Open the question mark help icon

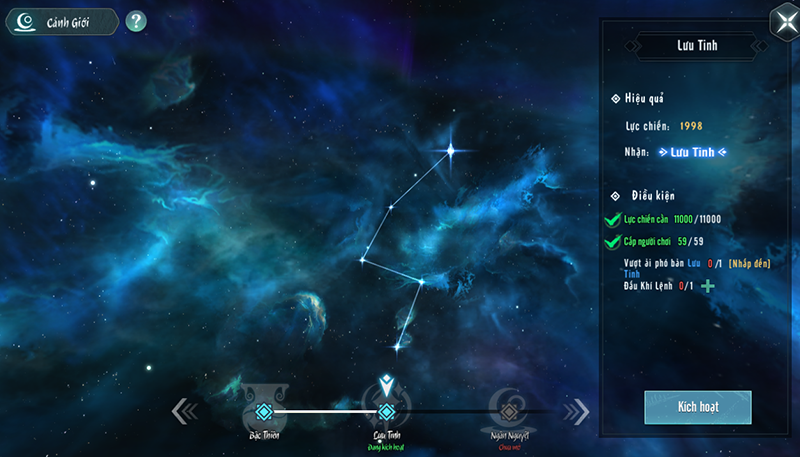pyautogui.click(x=136, y=21)
